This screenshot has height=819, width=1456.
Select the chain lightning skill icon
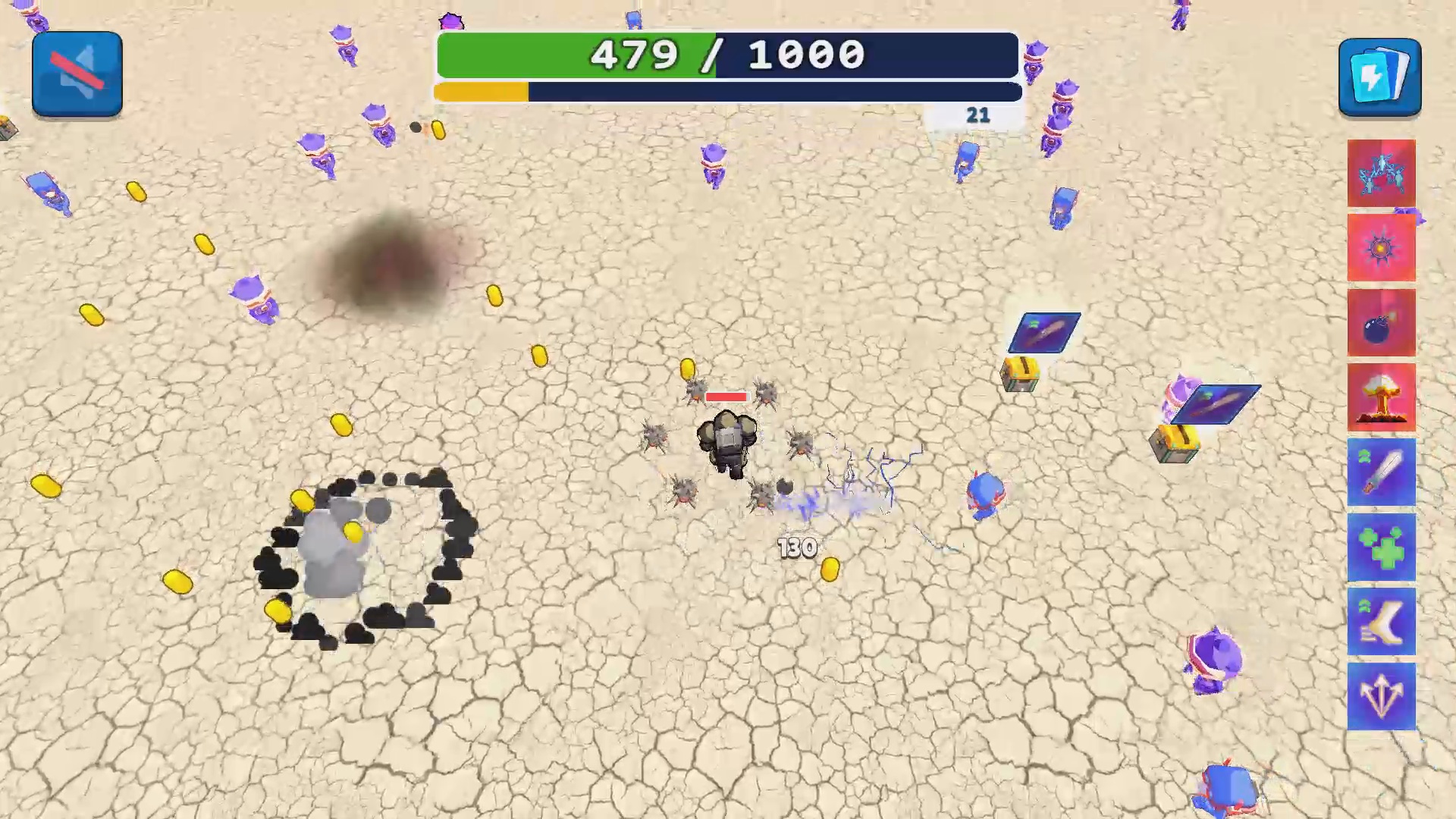tap(1381, 173)
